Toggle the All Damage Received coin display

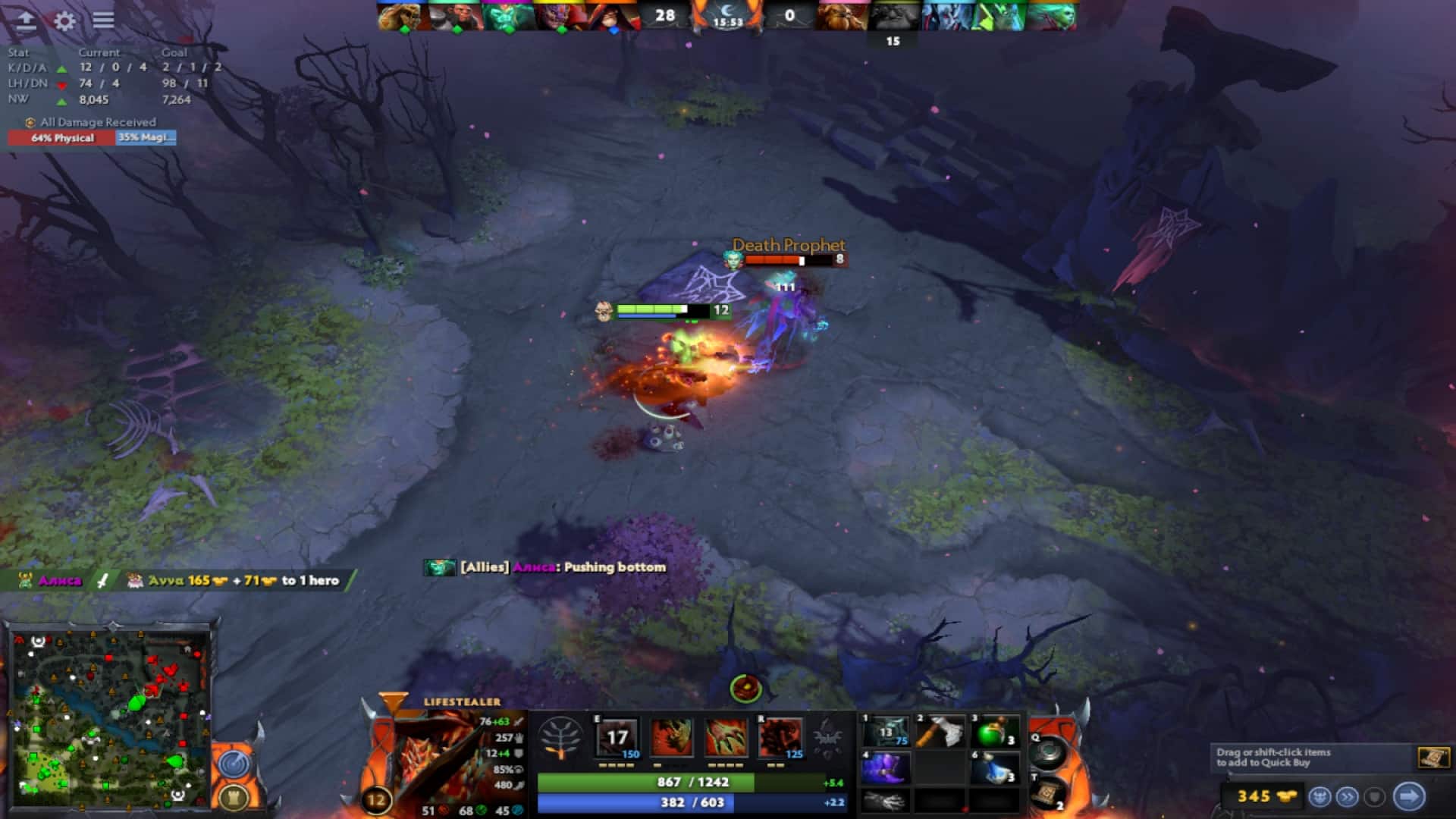tap(30, 121)
